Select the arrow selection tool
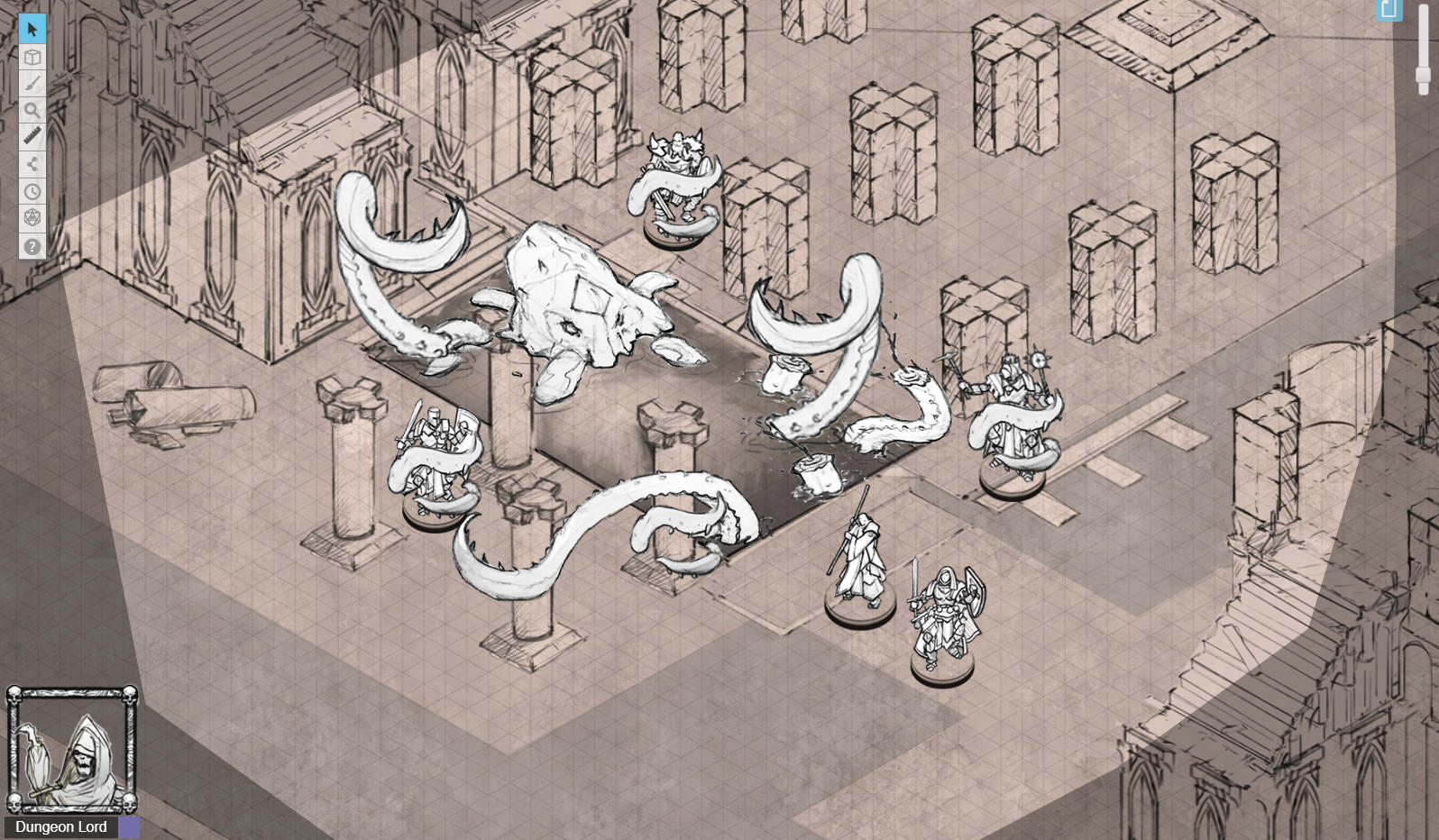Screen dimensions: 1439x840 click(x=32, y=28)
